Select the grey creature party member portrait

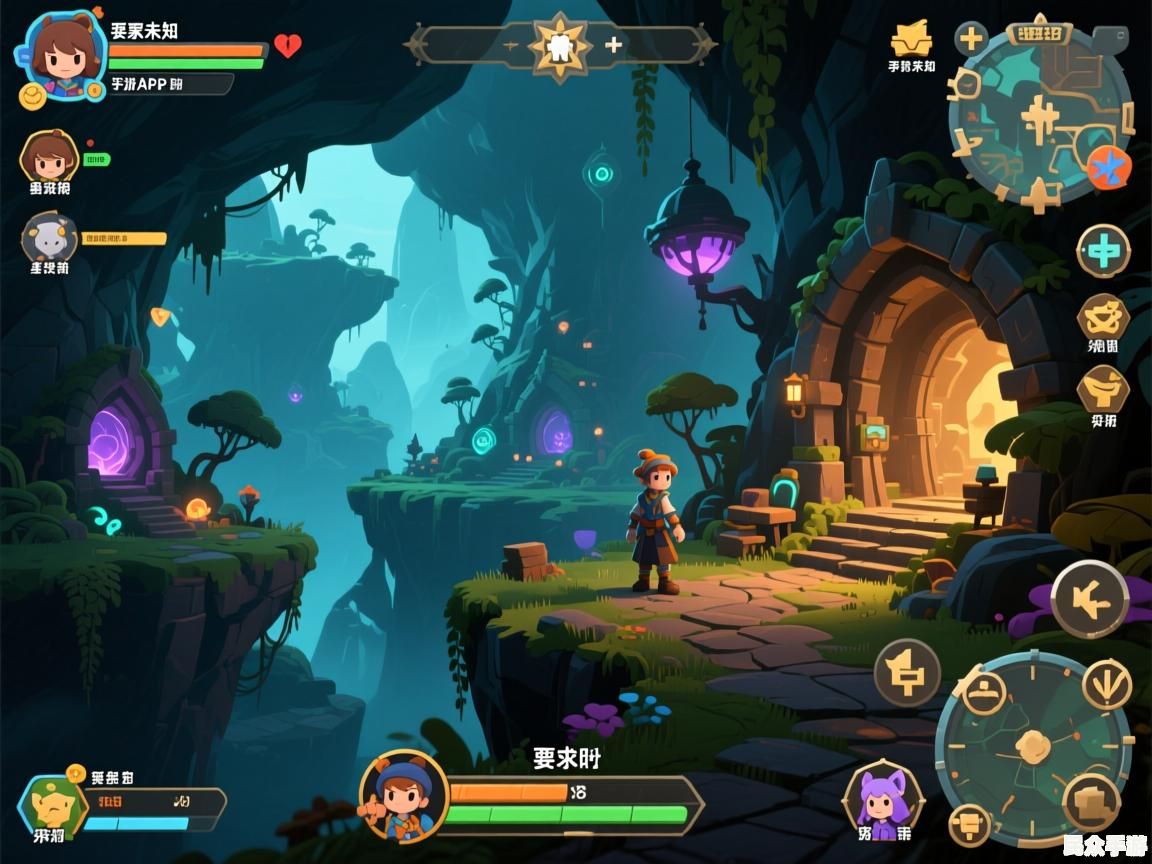click(49, 239)
